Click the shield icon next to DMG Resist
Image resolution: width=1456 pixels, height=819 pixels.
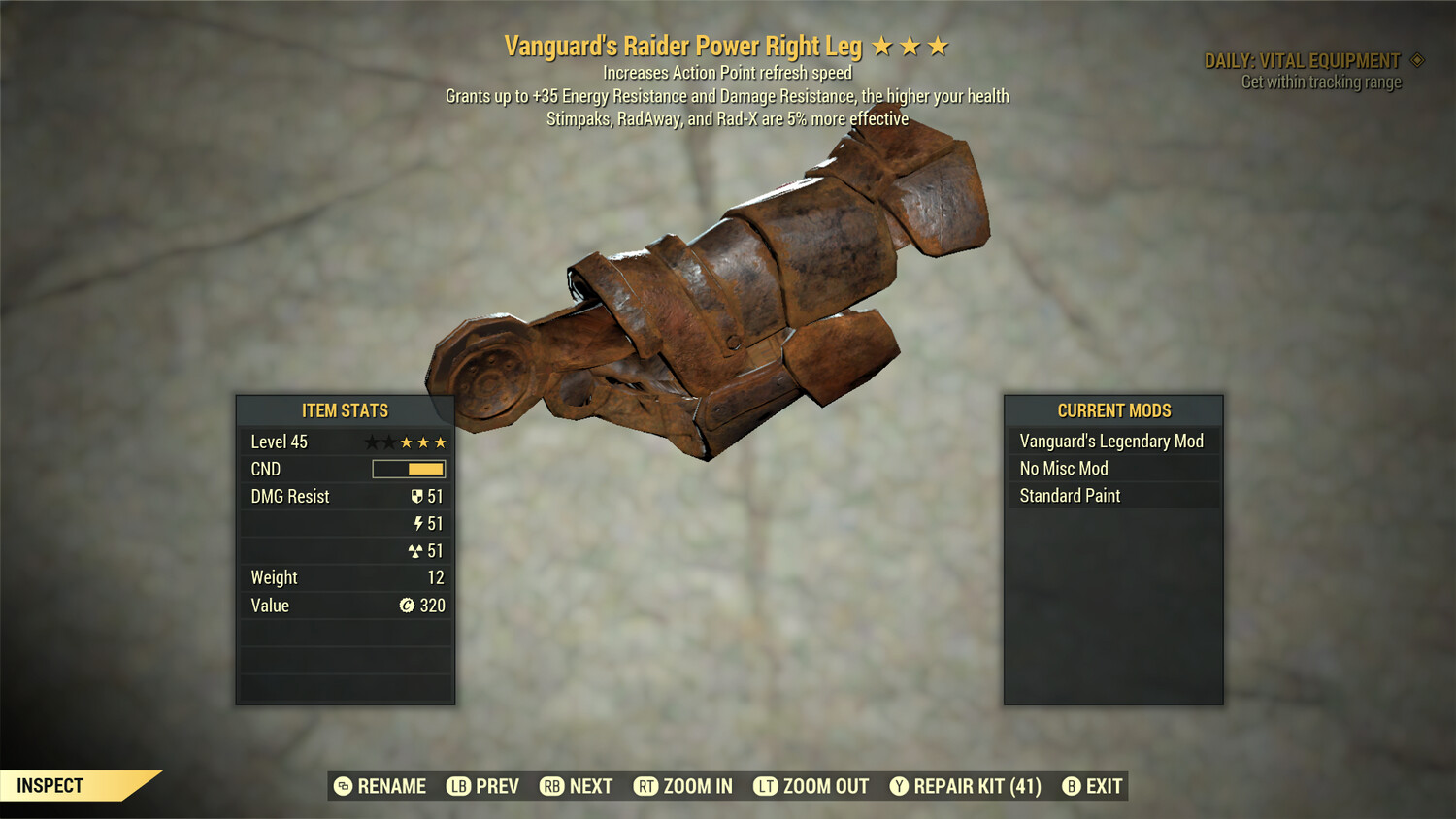pos(416,496)
